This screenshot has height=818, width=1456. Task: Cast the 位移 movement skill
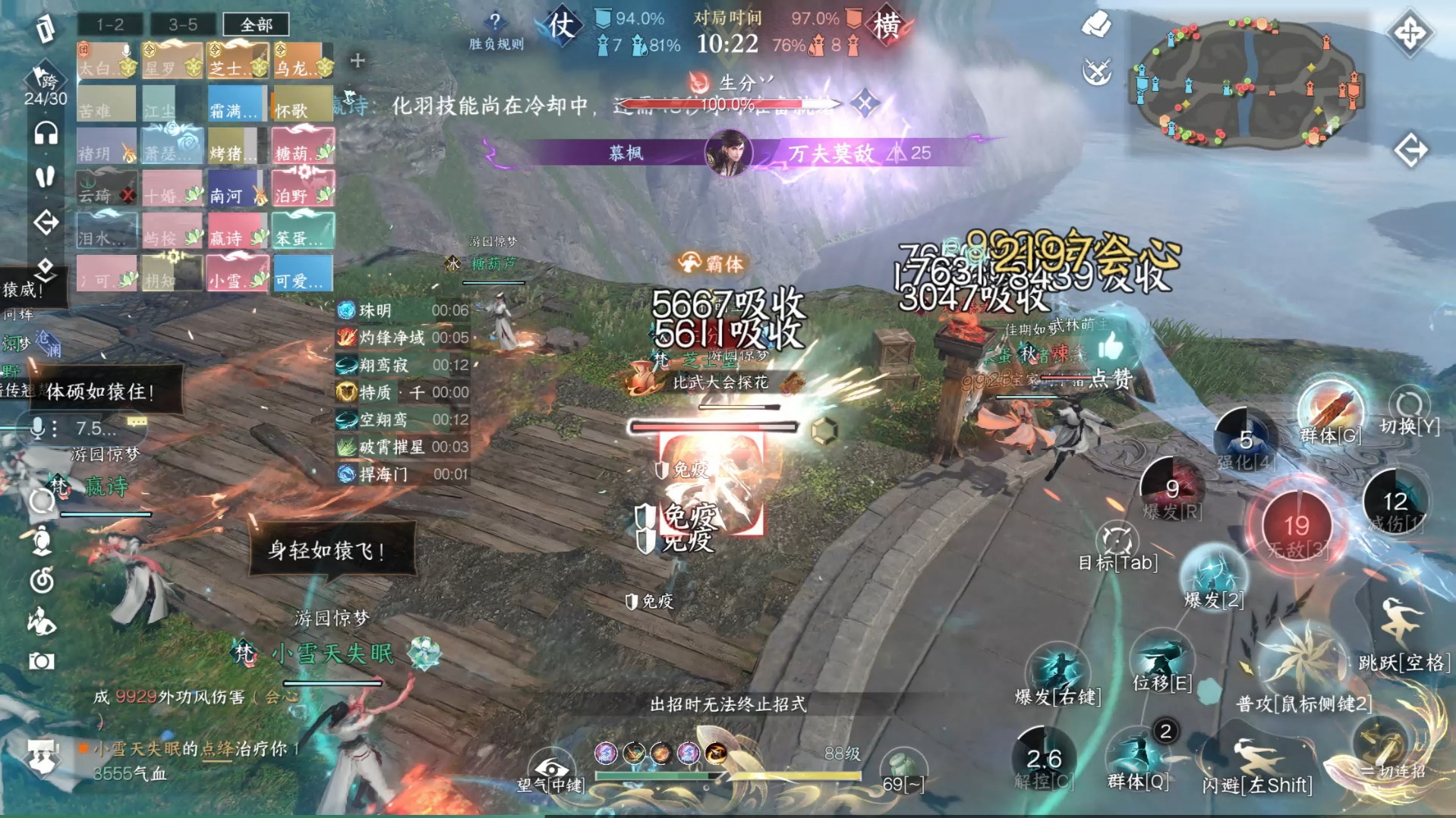[x=1161, y=659]
